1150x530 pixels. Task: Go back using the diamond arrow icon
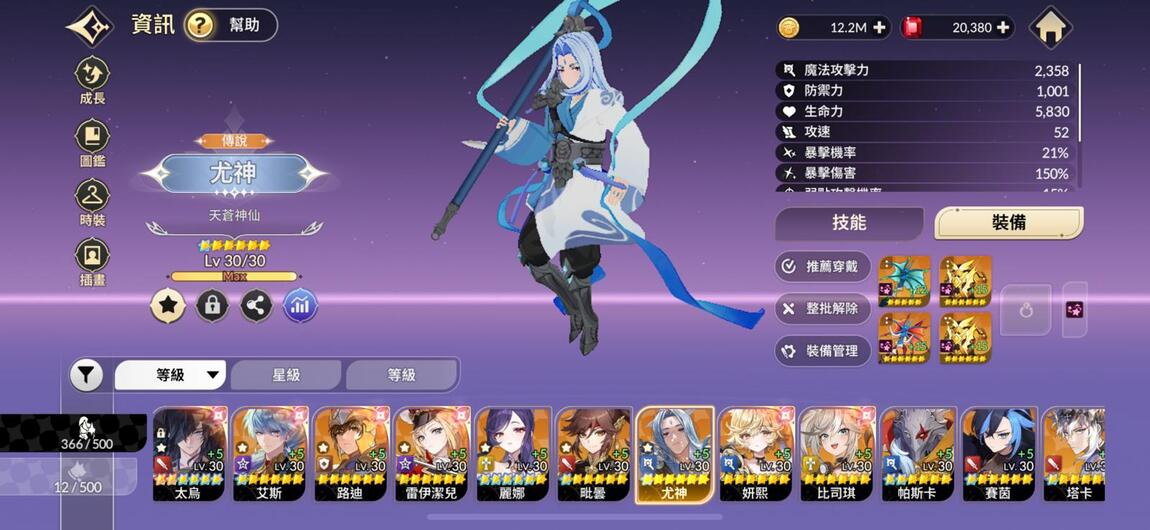[91, 27]
